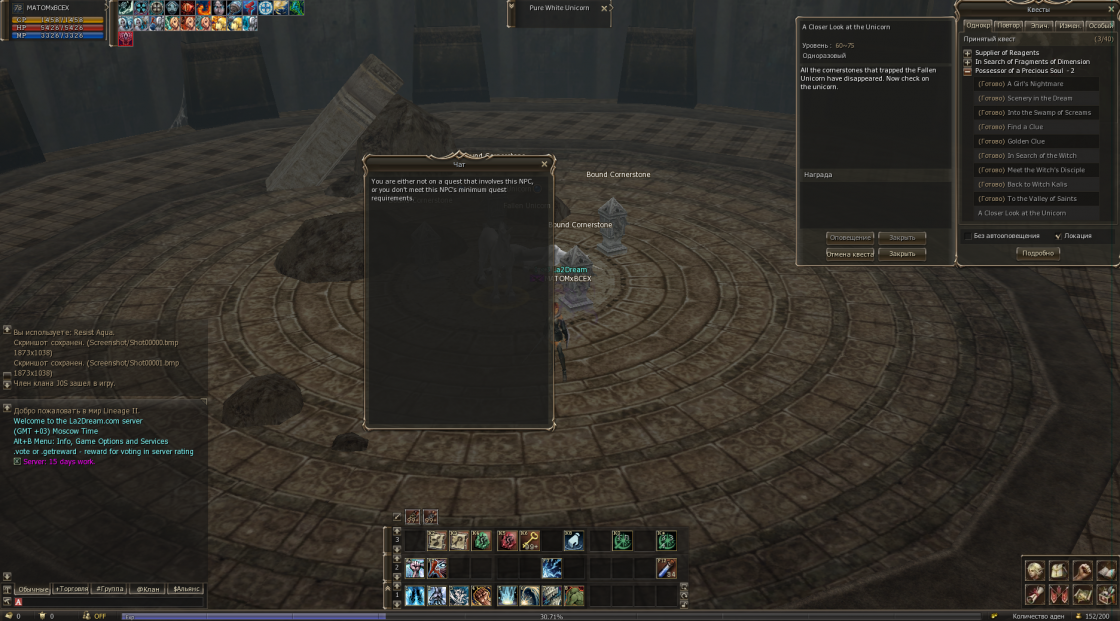The image size is (1120, 621).
Task: Switch to the Повтор. quest tab
Action: click(x=1009, y=25)
